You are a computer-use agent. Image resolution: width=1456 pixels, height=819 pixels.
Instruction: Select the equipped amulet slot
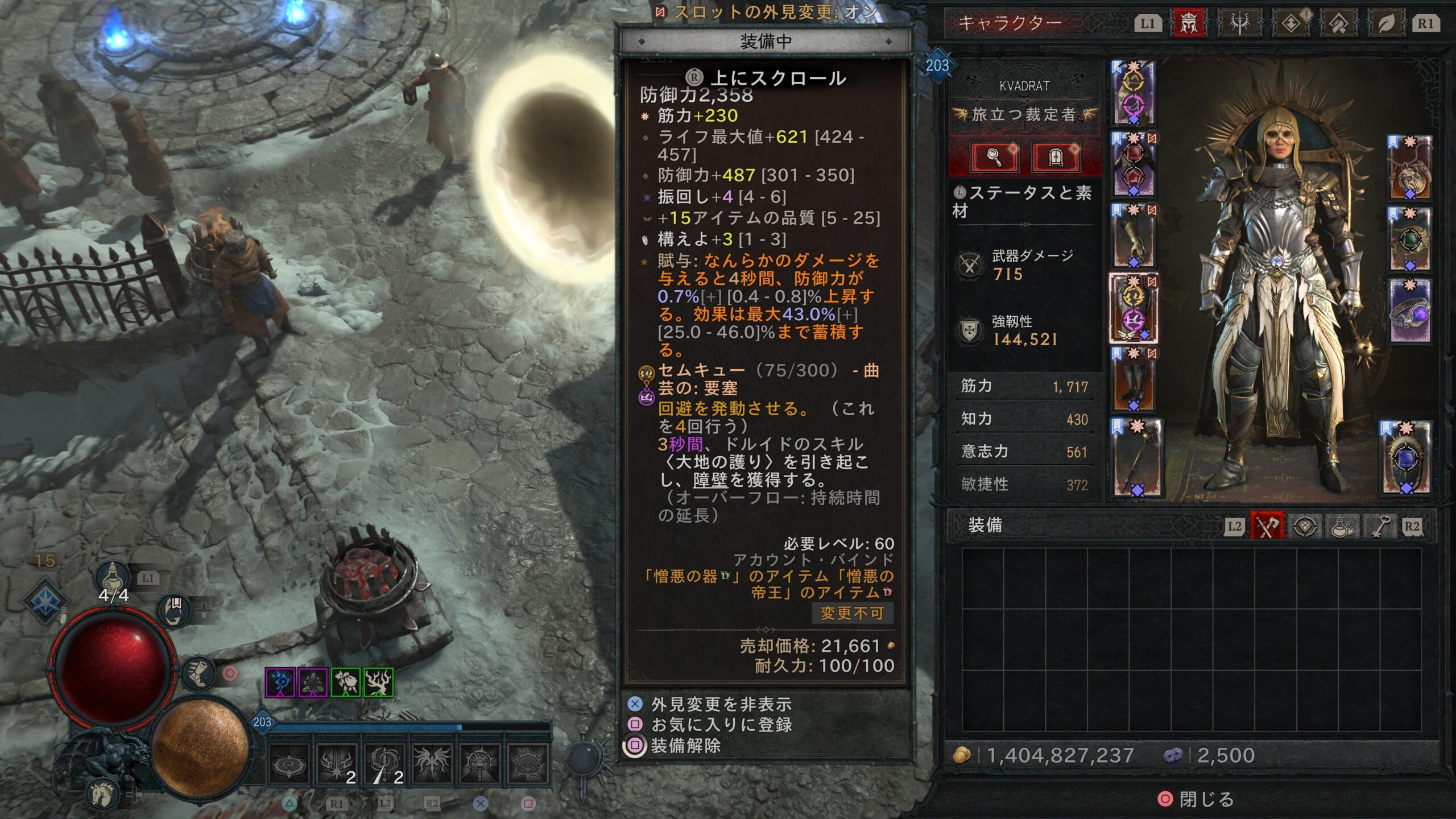1410,167
